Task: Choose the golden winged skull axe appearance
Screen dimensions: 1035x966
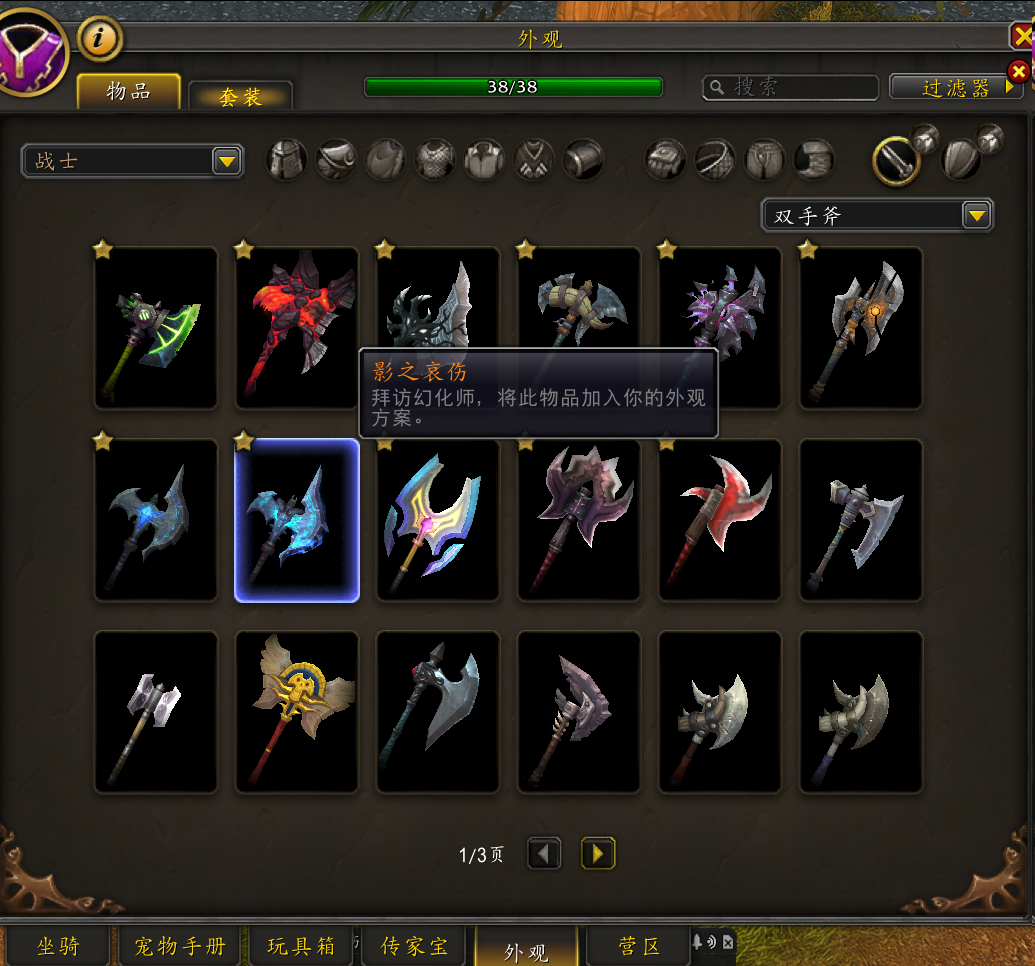Action: pyautogui.click(x=297, y=712)
